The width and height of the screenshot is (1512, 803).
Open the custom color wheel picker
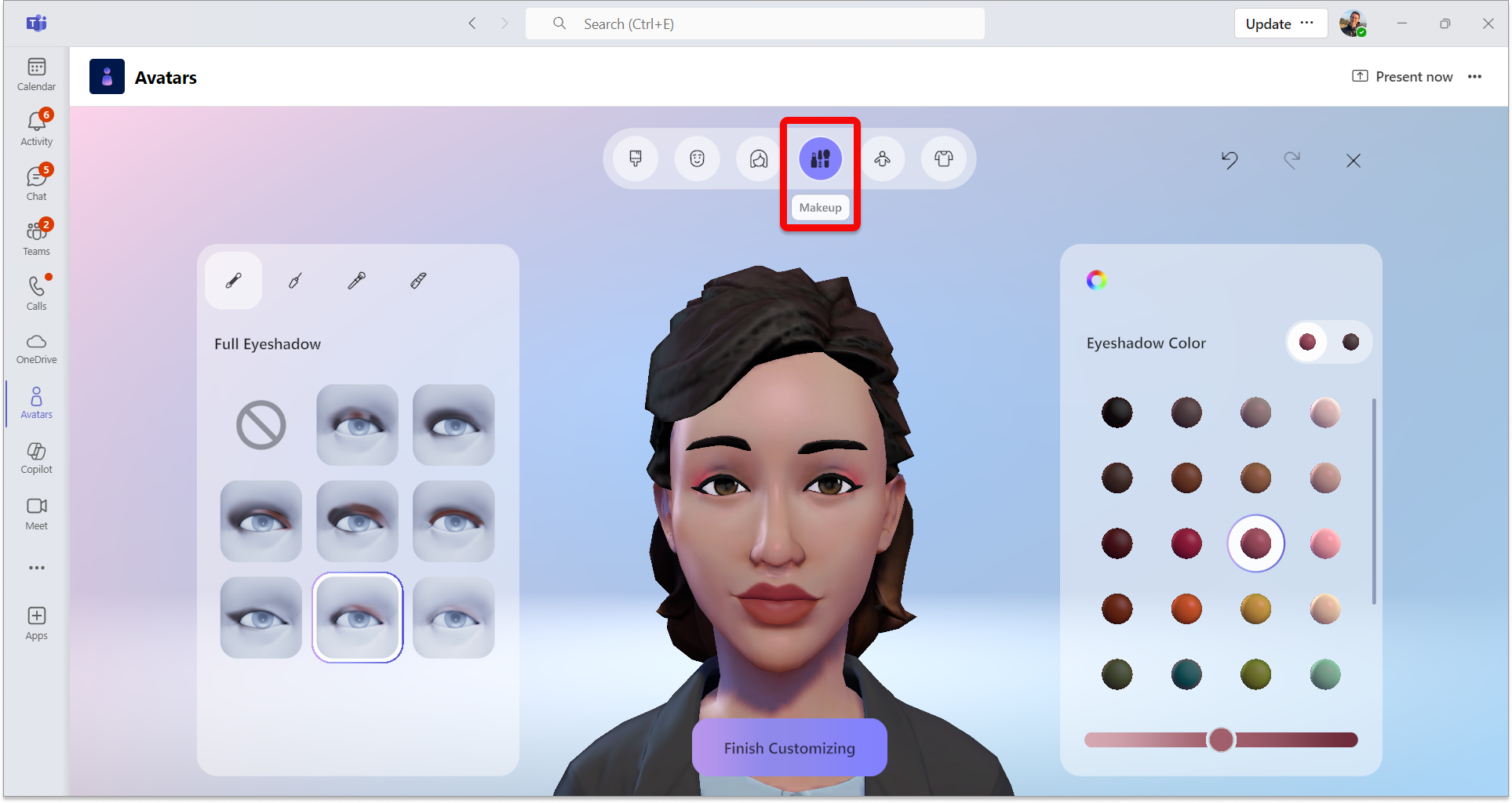coord(1096,280)
